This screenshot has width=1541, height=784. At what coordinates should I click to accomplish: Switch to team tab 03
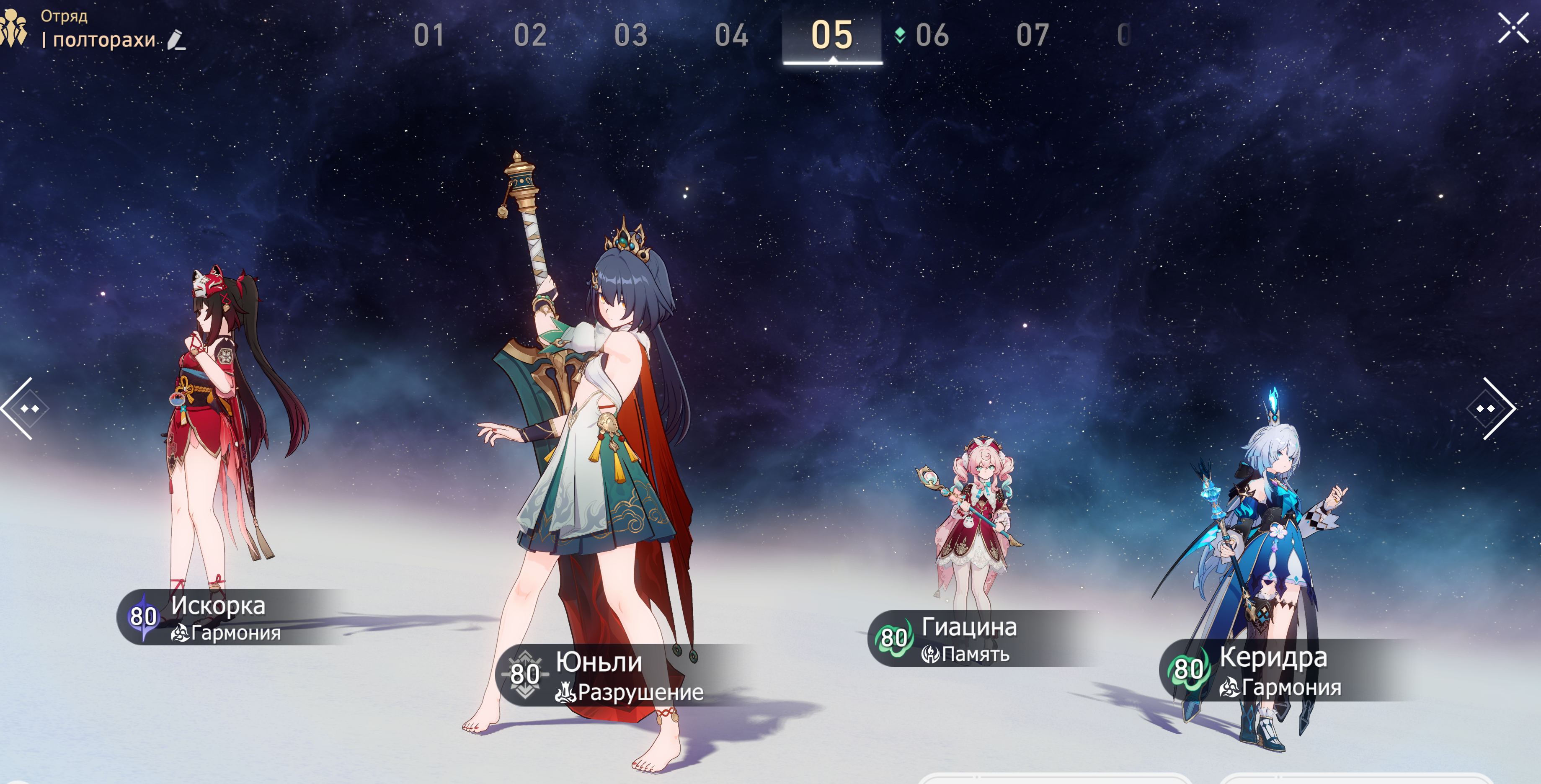(x=630, y=35)
